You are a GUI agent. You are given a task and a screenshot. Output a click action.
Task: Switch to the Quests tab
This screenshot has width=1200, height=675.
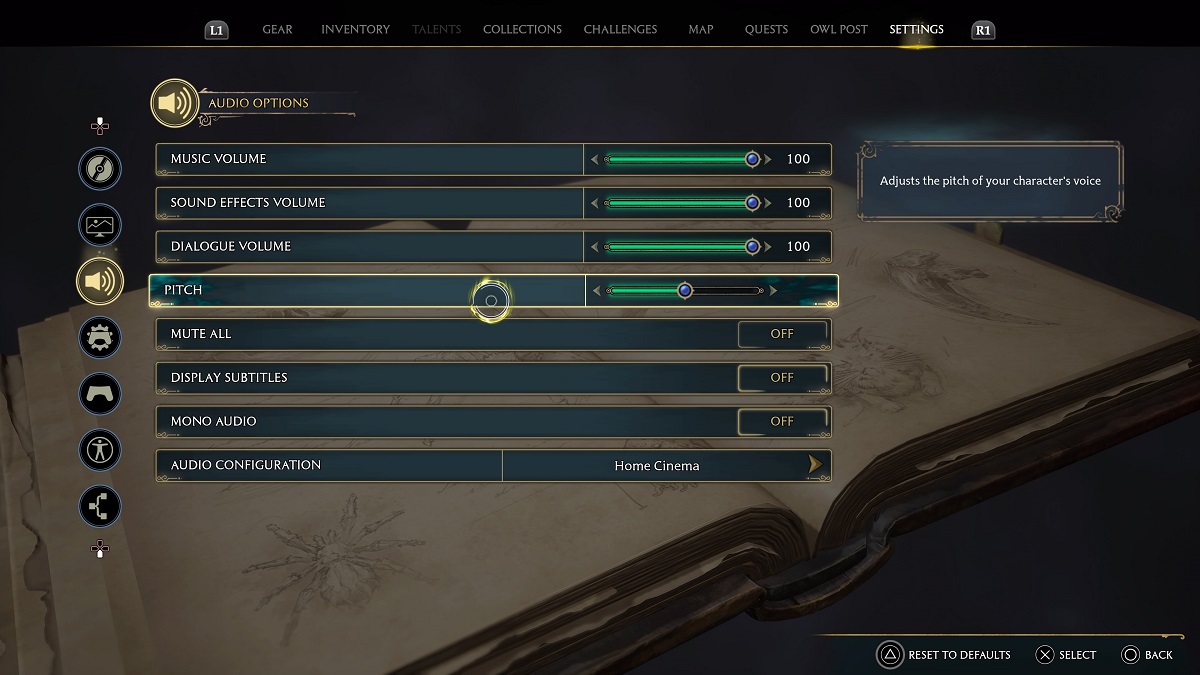pyautogui.click(x=766, y=29)
